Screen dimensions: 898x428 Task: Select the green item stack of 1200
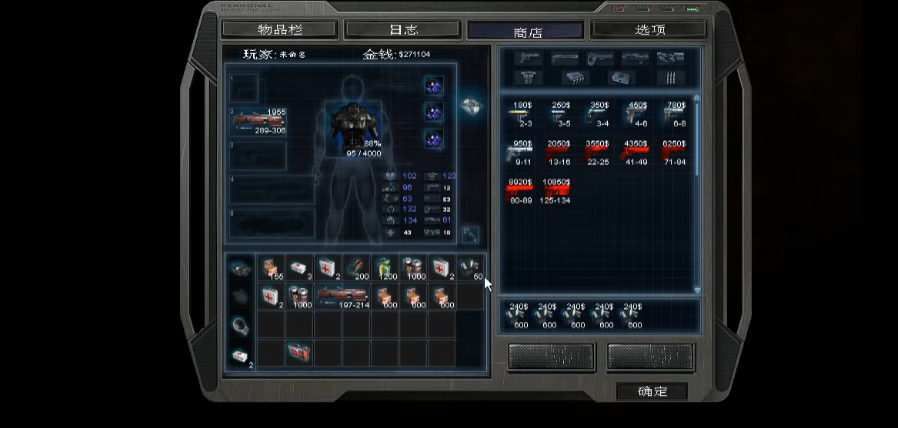coord(385,268)
